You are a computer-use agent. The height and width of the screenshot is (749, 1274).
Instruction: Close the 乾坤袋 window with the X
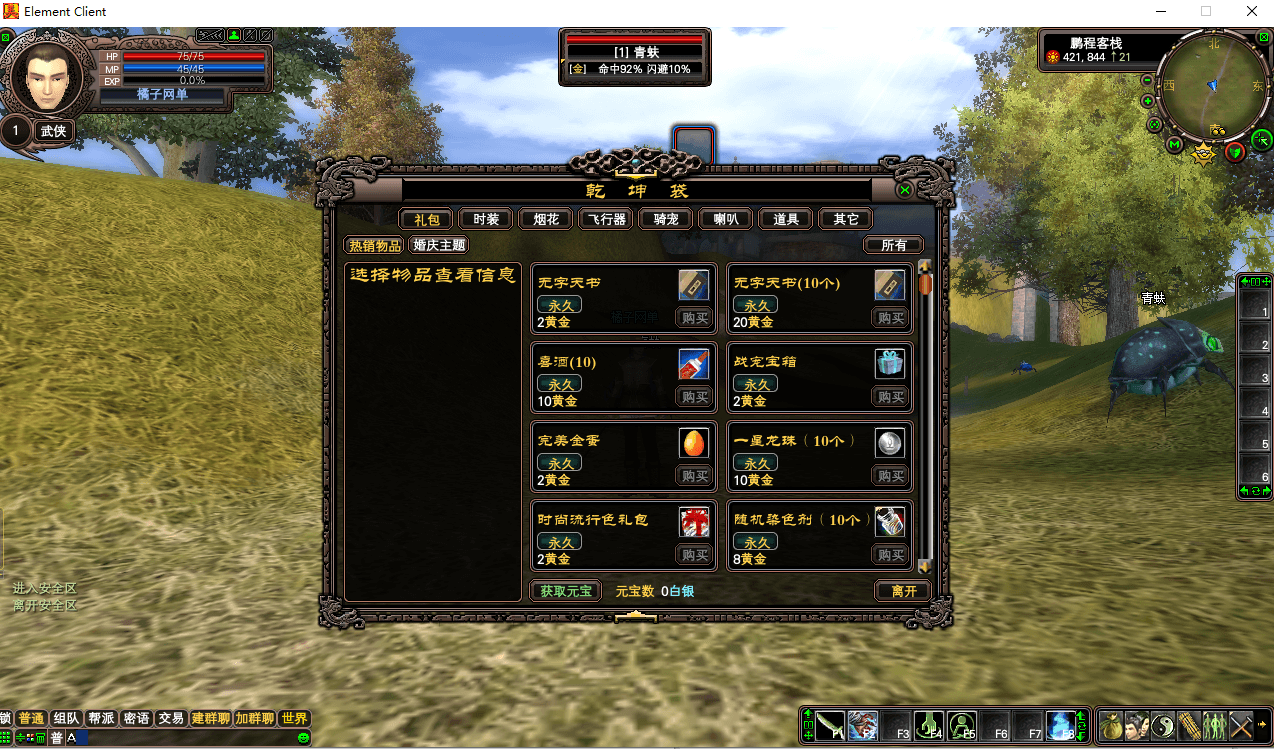tap(905, 190)
